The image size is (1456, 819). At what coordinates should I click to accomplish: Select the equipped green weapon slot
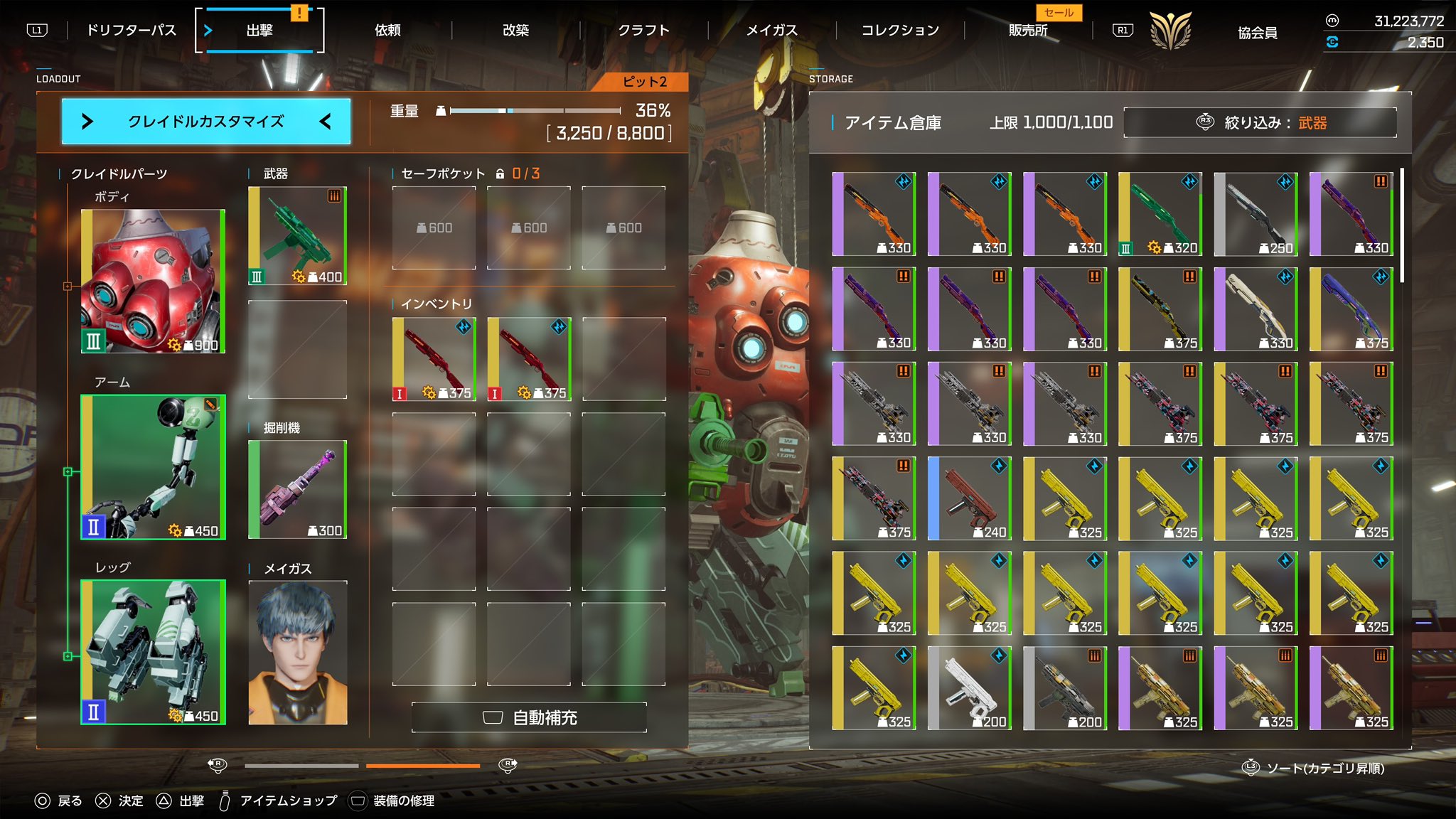pos(298,235)
